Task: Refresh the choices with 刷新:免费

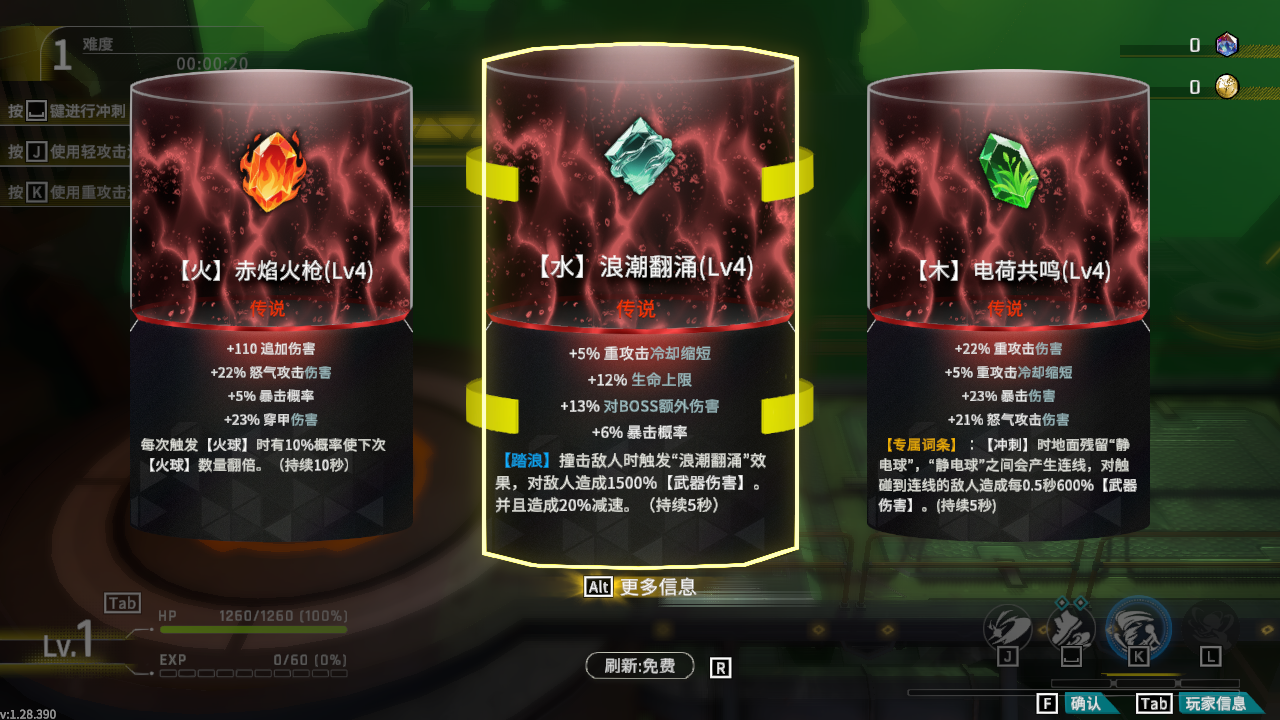Action: click(x=640, y=666)
